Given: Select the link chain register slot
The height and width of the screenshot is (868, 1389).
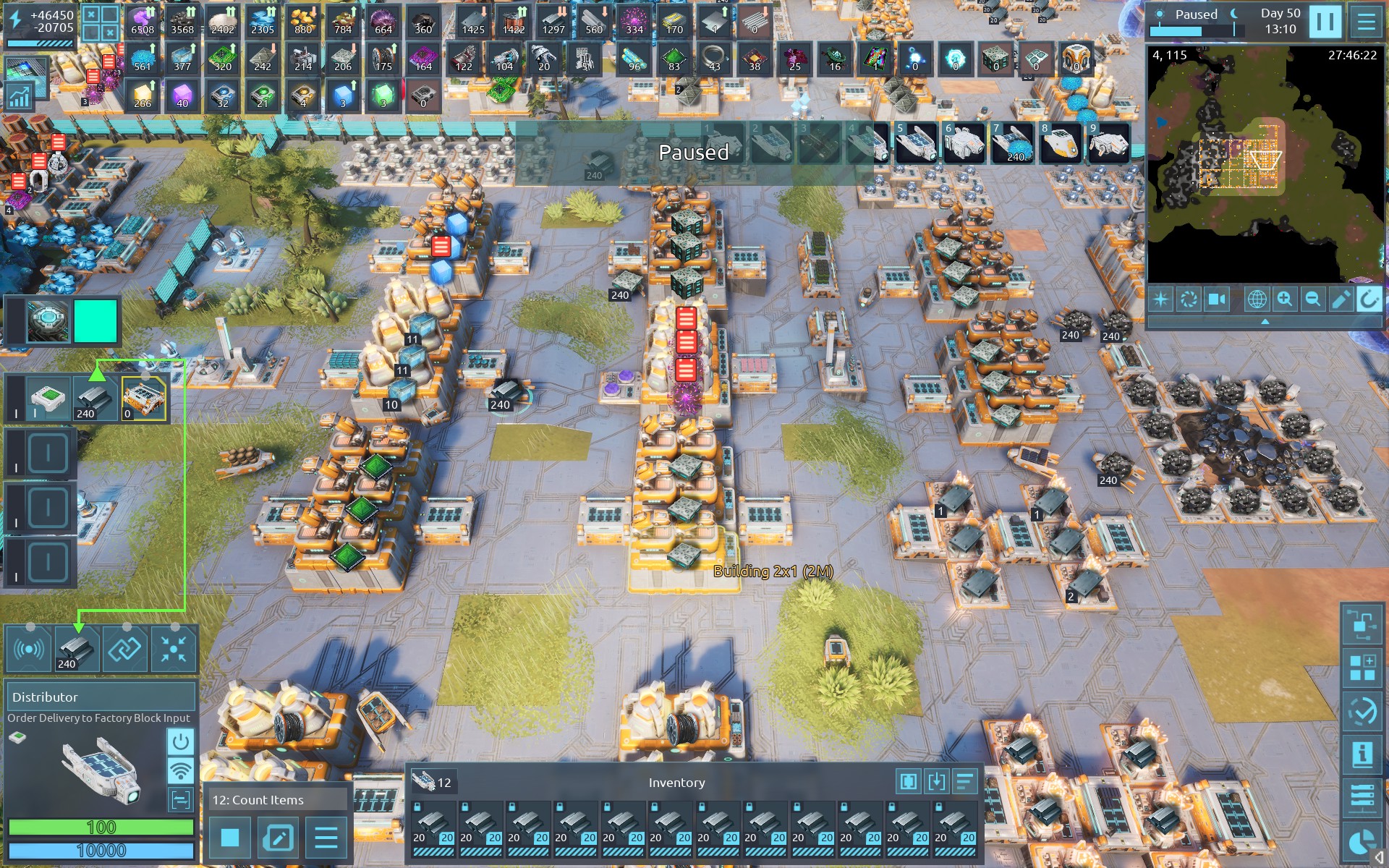Looking at the screenshot, I should 124,649.
